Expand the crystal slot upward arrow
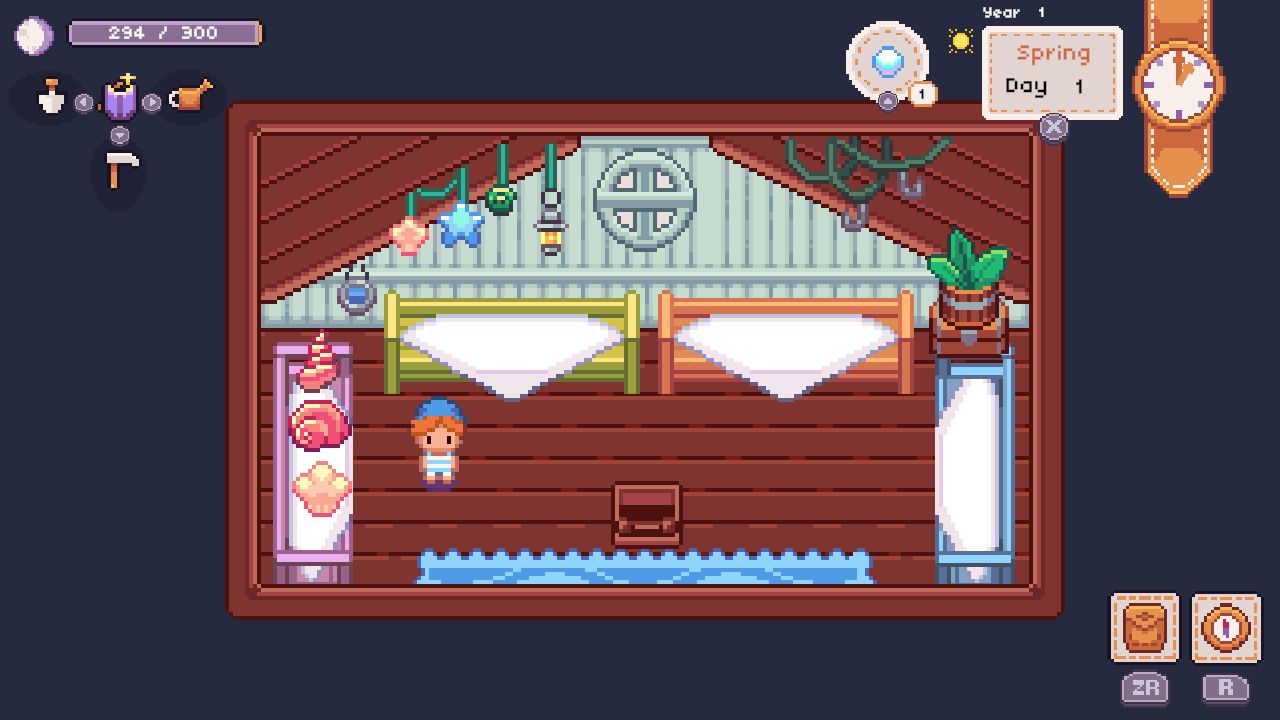This screenshot has width=1280, height=720. [886, 102]
